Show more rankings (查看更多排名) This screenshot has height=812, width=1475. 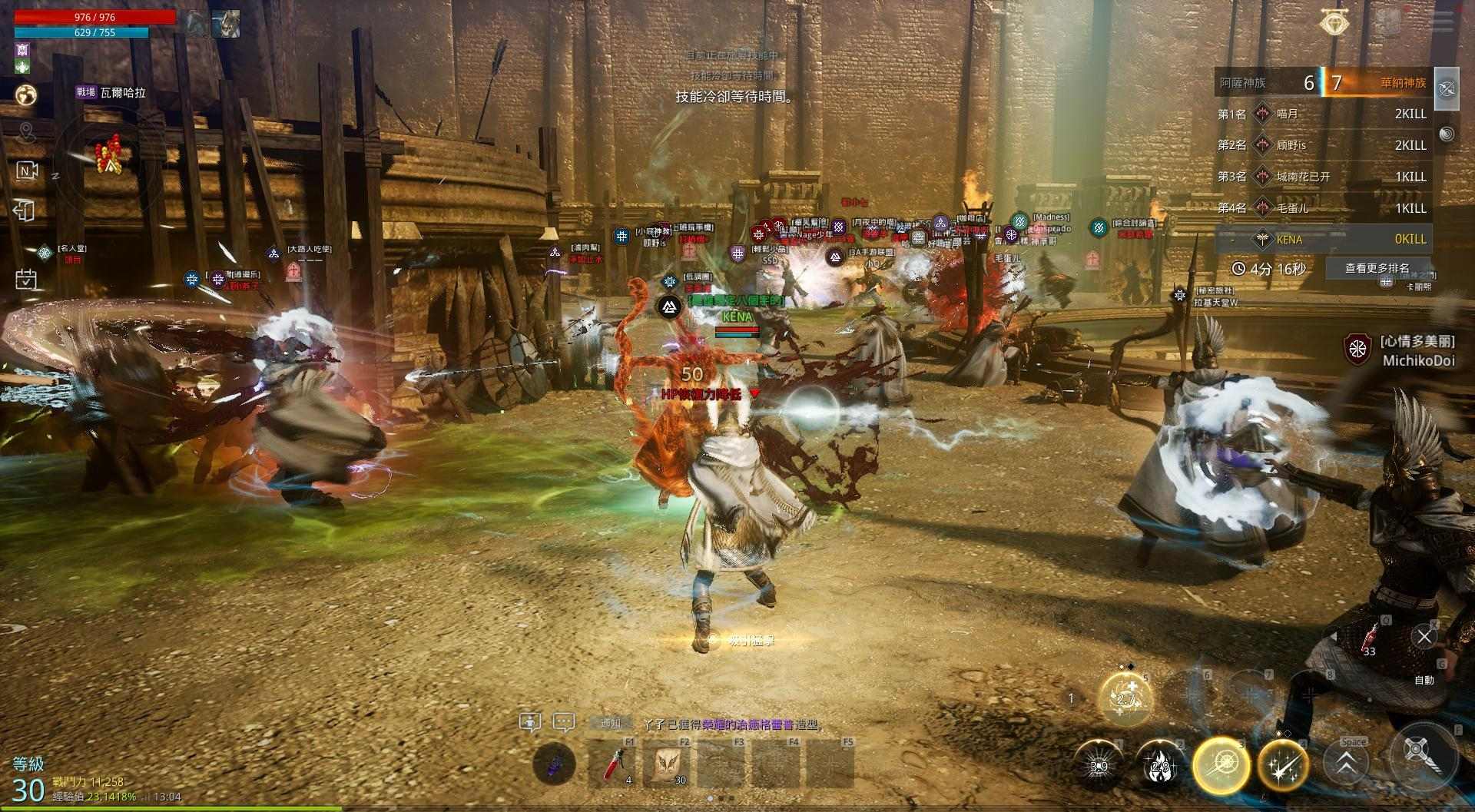tap(1377, 268)
